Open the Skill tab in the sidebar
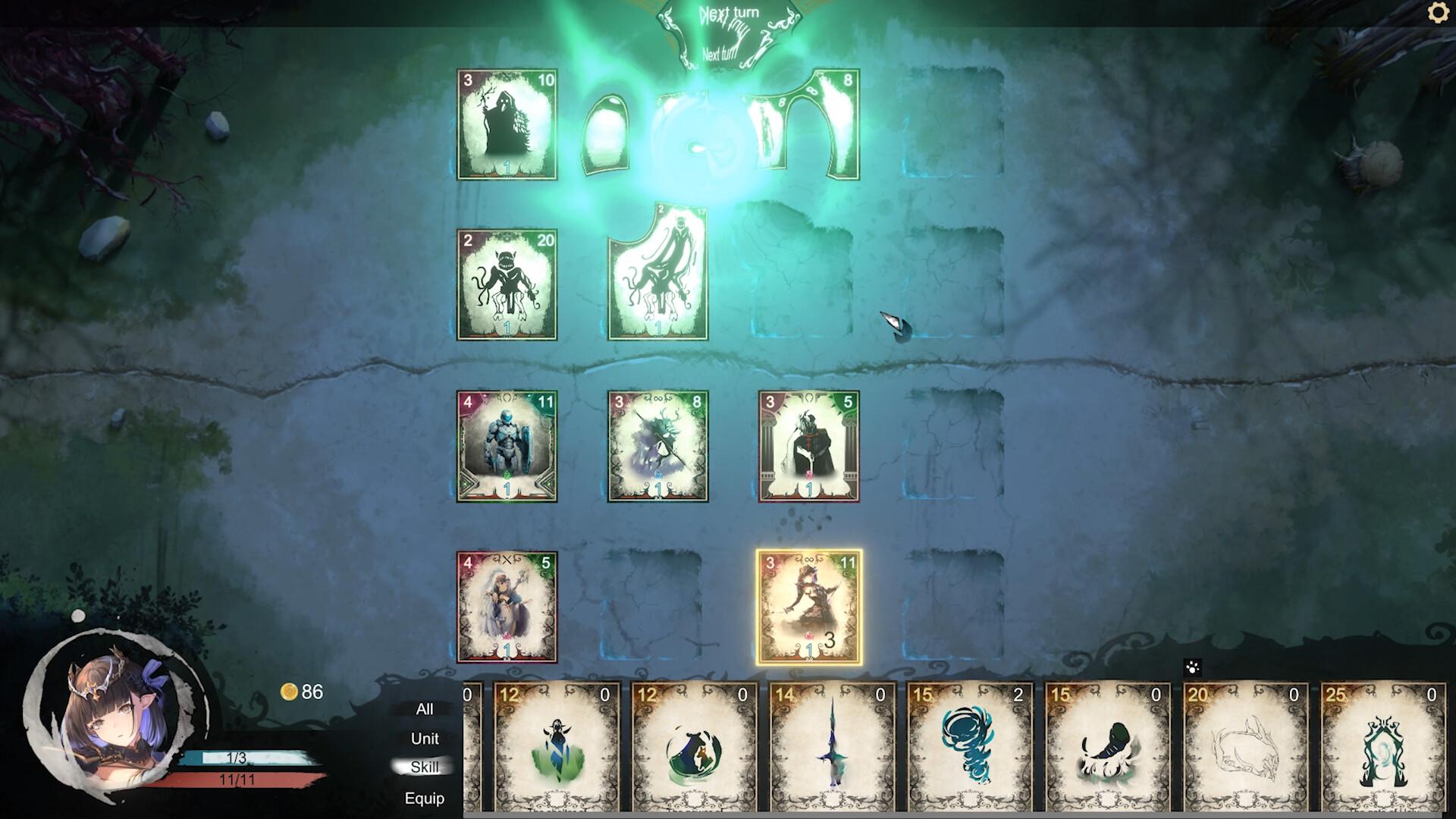This screenshot has height=819, width=1456. click(425, 767)
